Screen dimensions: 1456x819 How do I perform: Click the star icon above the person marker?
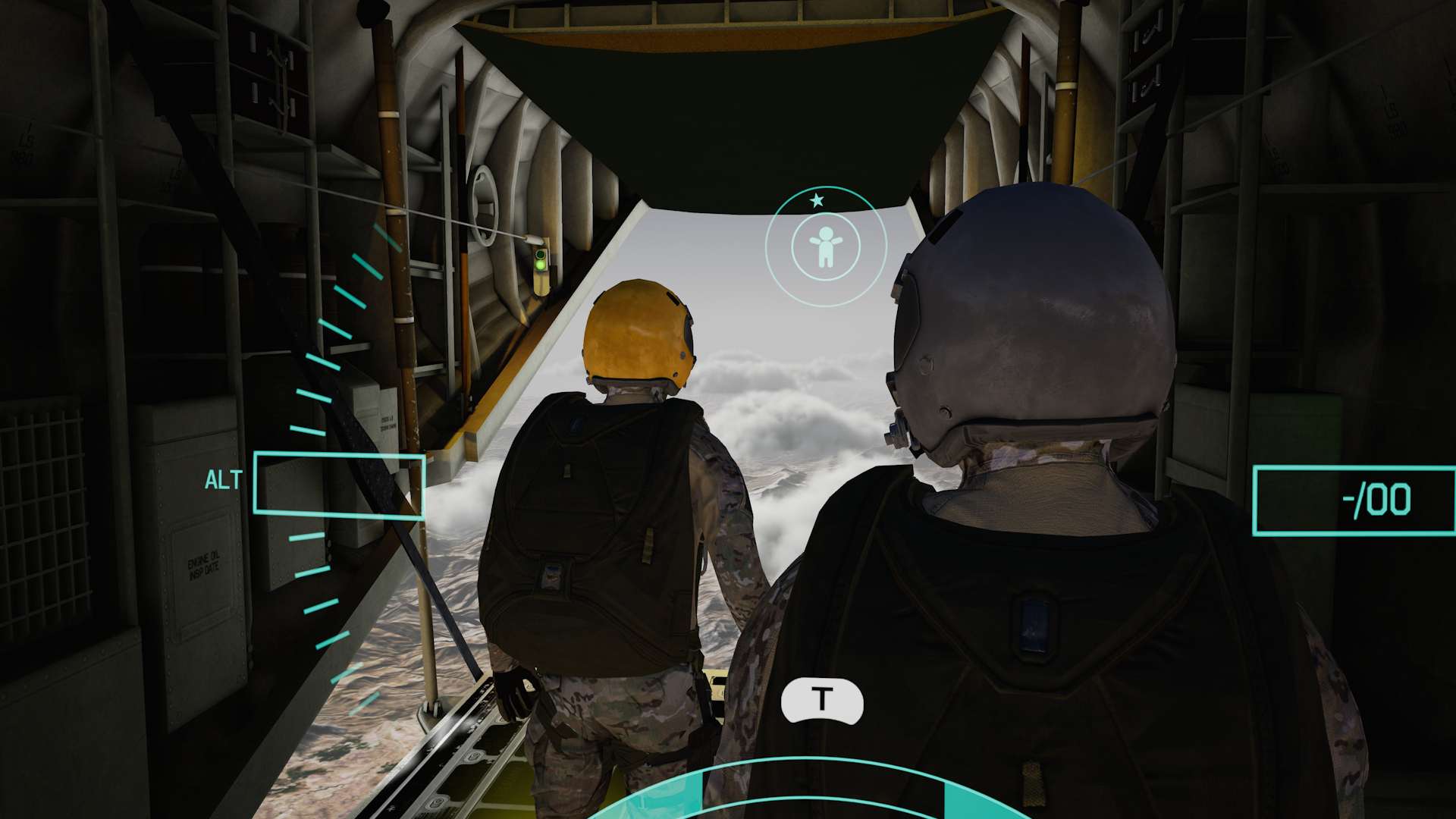[817, 201]
